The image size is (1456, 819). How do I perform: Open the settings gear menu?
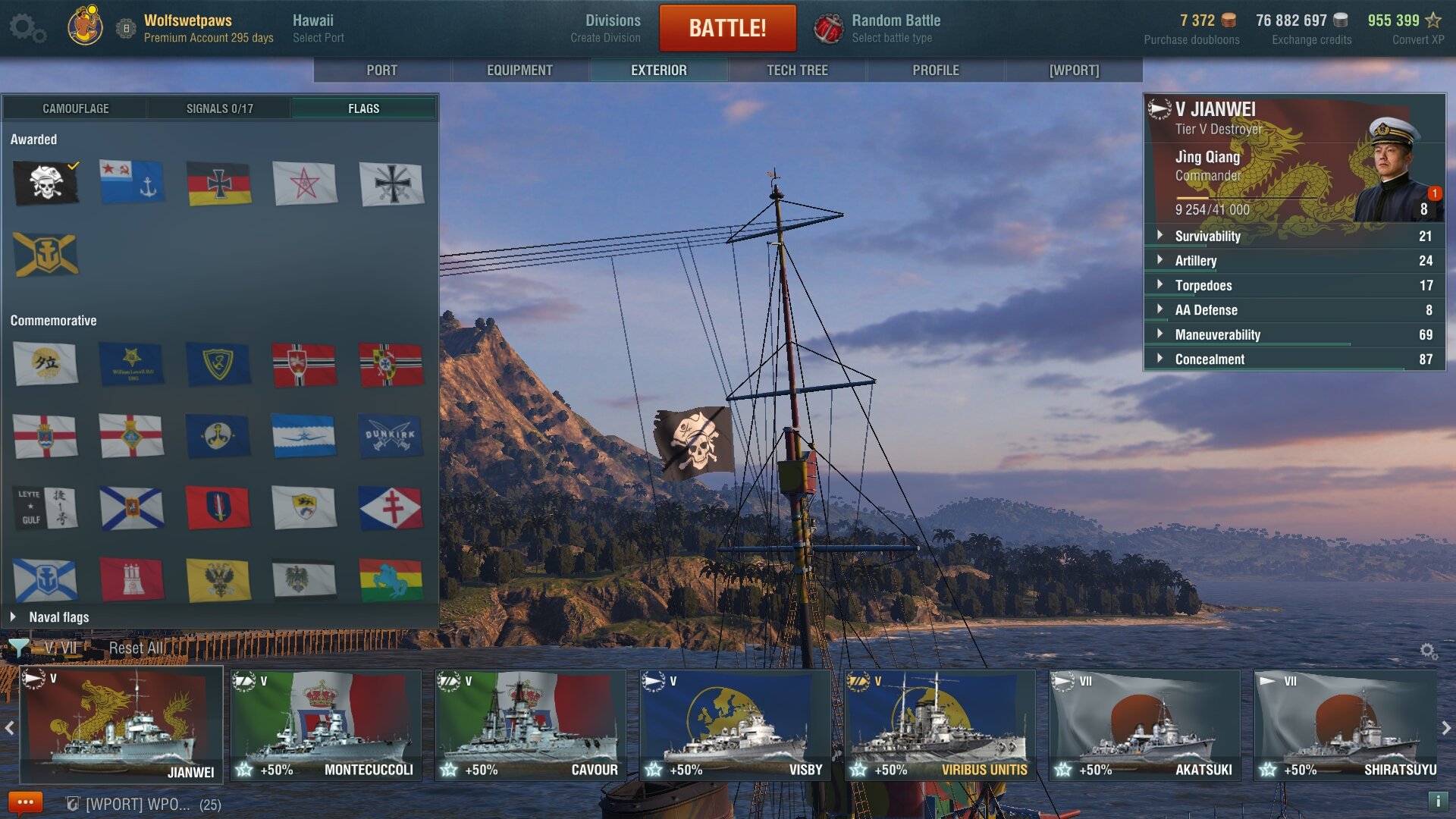tap(27, 28)
